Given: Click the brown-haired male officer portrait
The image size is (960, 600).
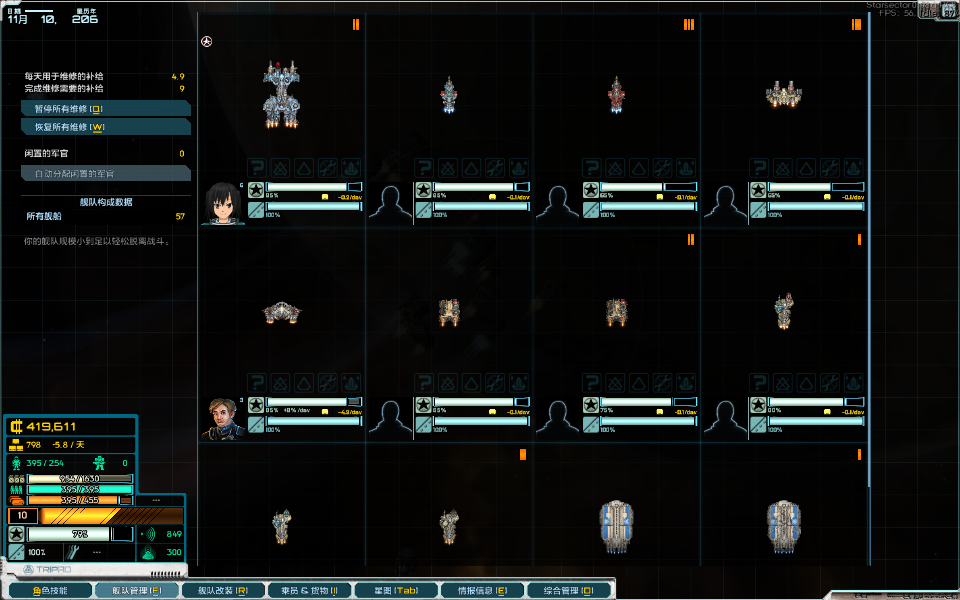Looking at the screenshot, I should 222,418.
